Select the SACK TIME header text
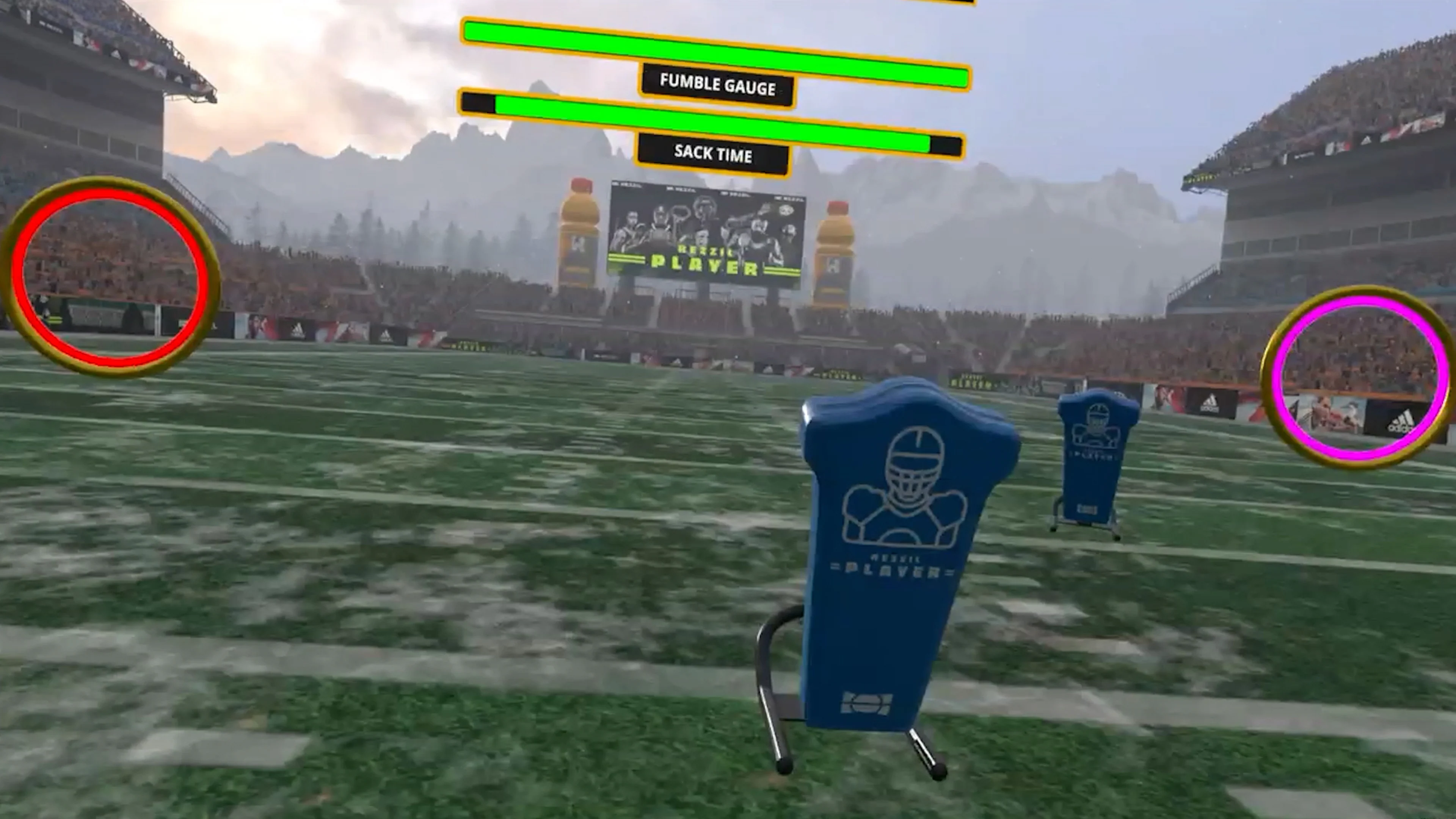 pos(712,155)
